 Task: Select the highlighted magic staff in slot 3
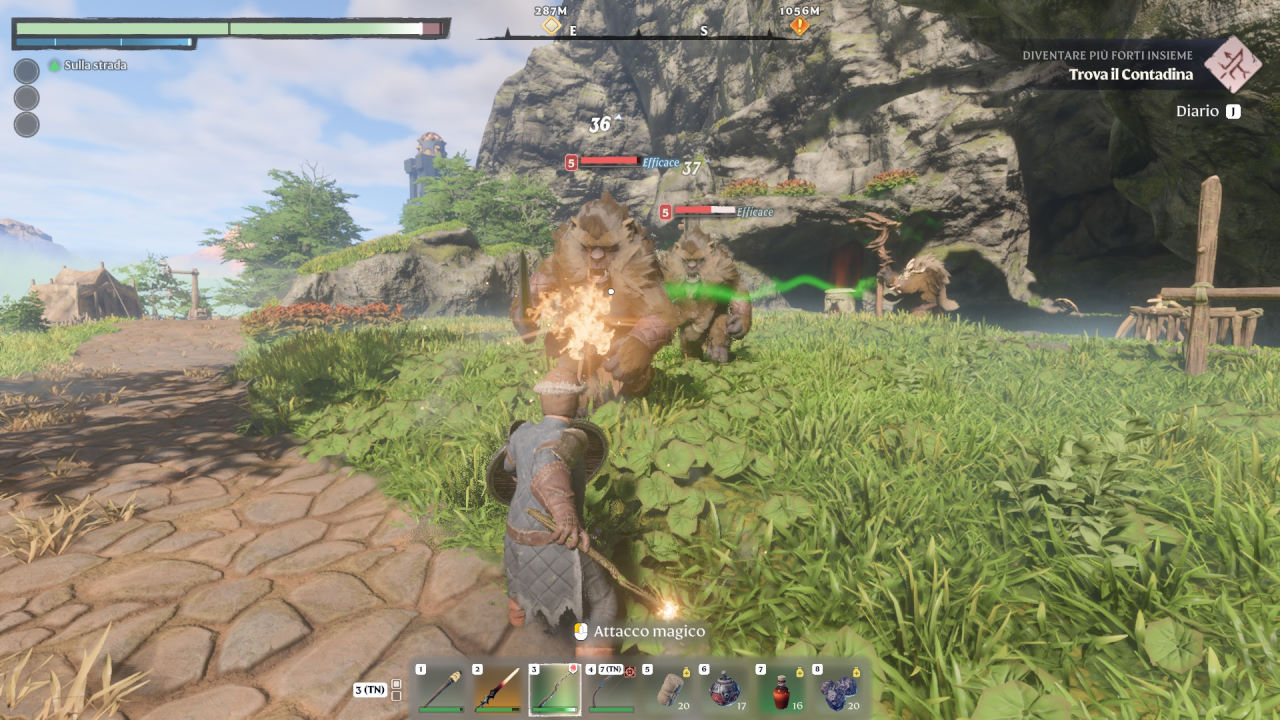click(553, 690)
